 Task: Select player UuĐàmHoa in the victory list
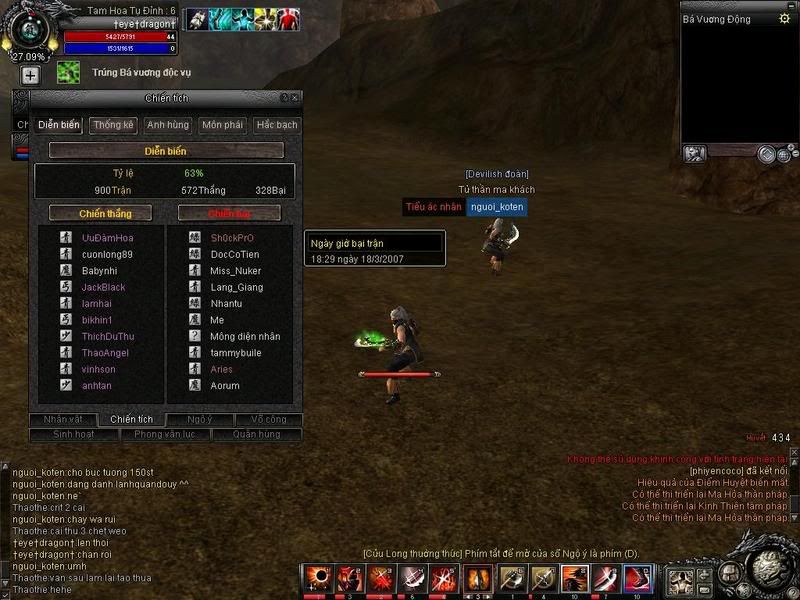tap(107, 238)
